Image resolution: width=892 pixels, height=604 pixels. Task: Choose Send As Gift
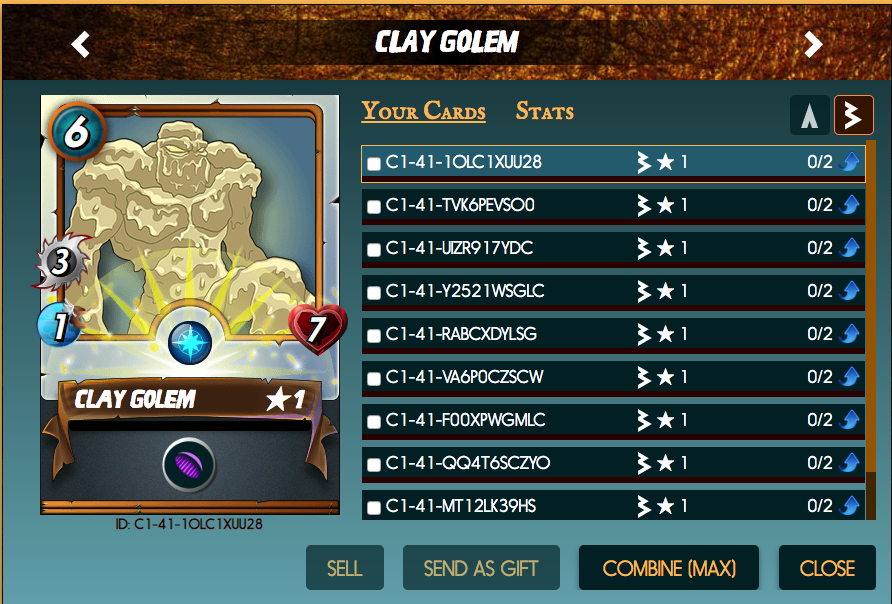coord(481,568)
